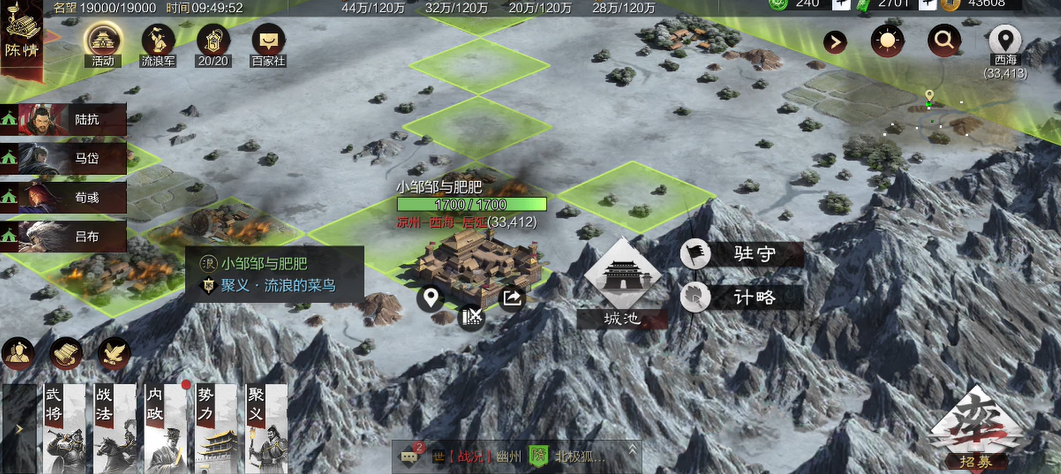
Task: Open the 战法 tactics card
Action: pyautogui.click(x=112, y=428)
